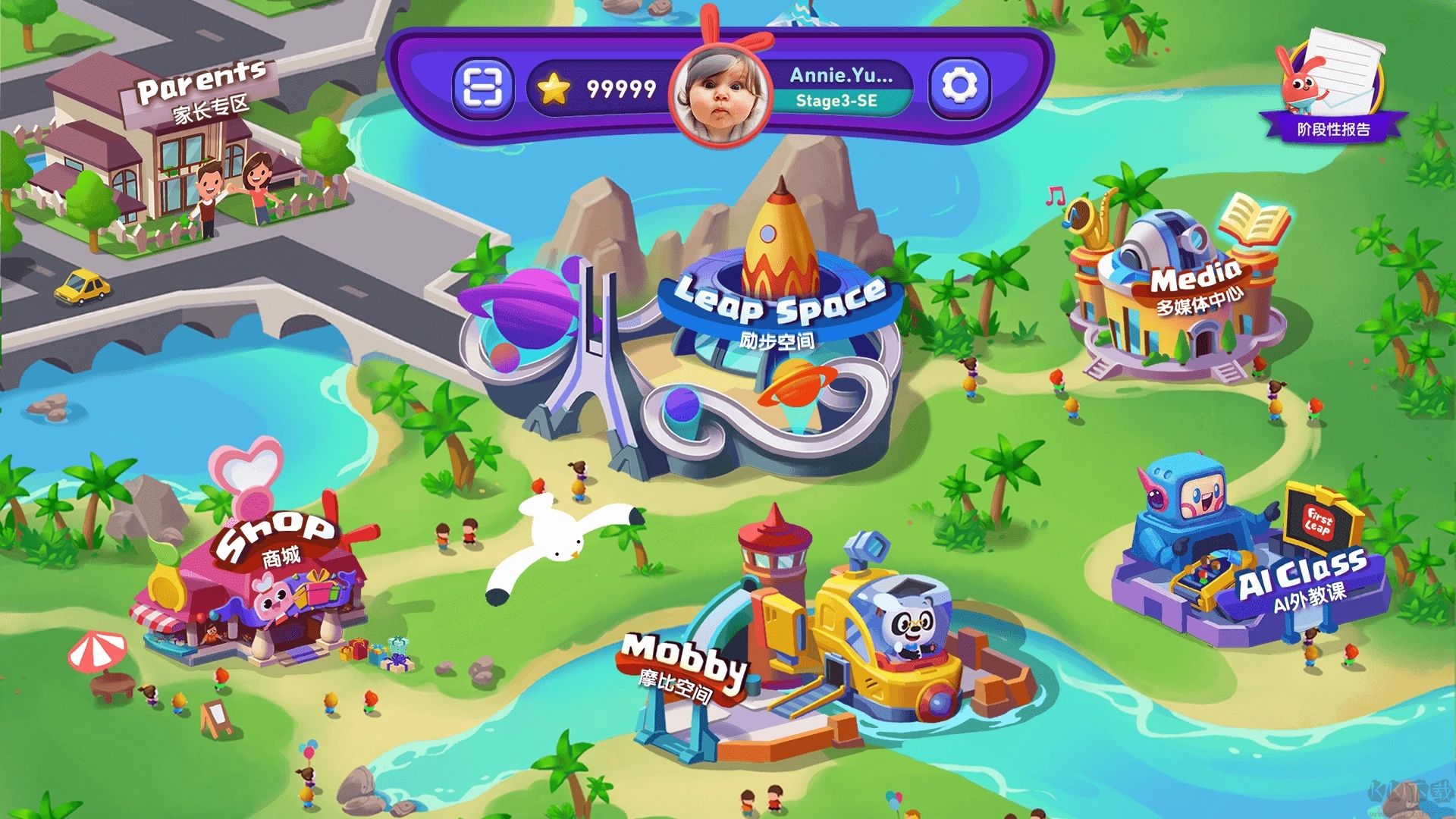Open the scan button in top bar
The height and width of the screenshot is (819, 1456).
(x=482, y=89)
